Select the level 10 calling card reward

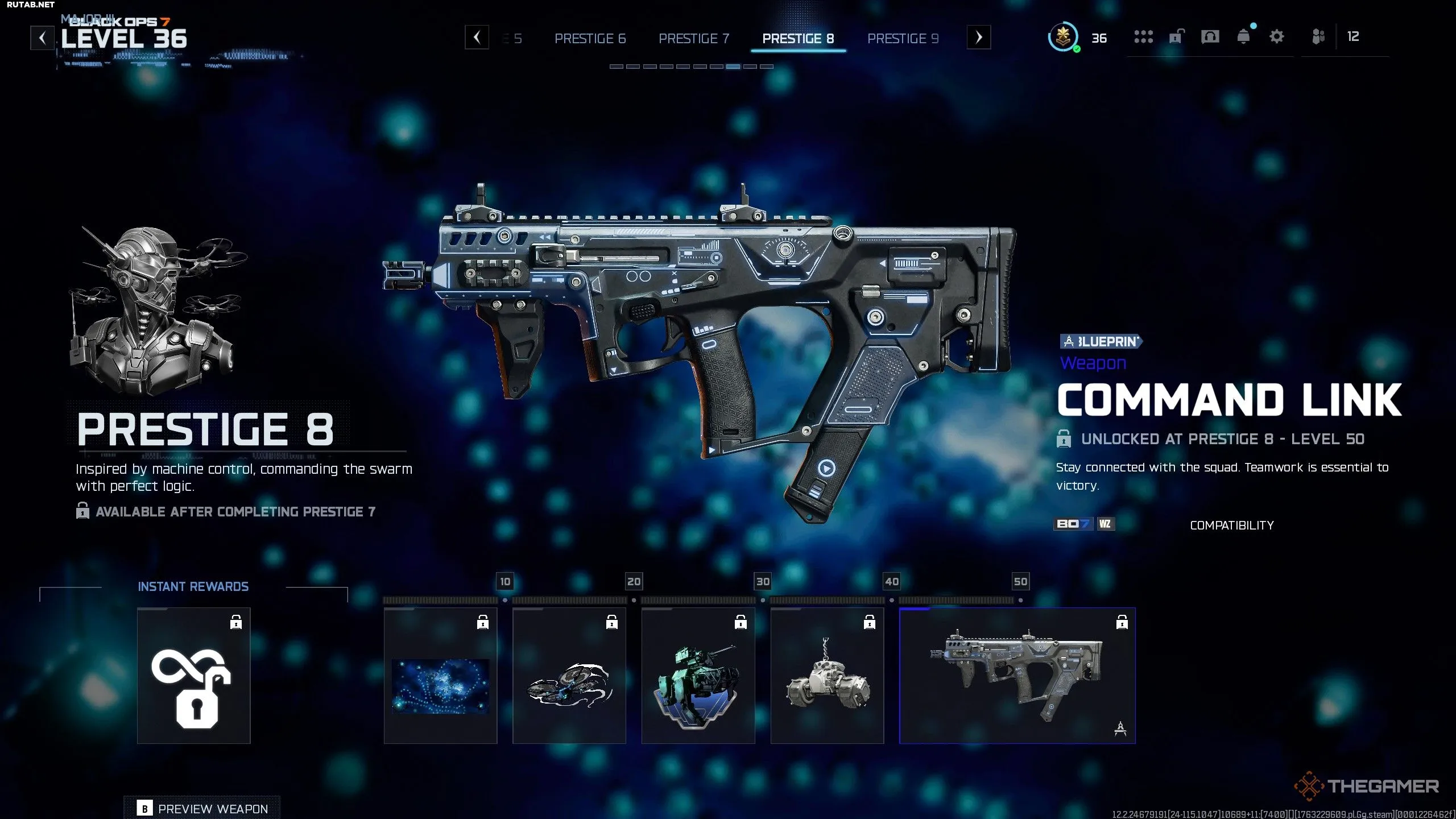click(x=440, y=675)
